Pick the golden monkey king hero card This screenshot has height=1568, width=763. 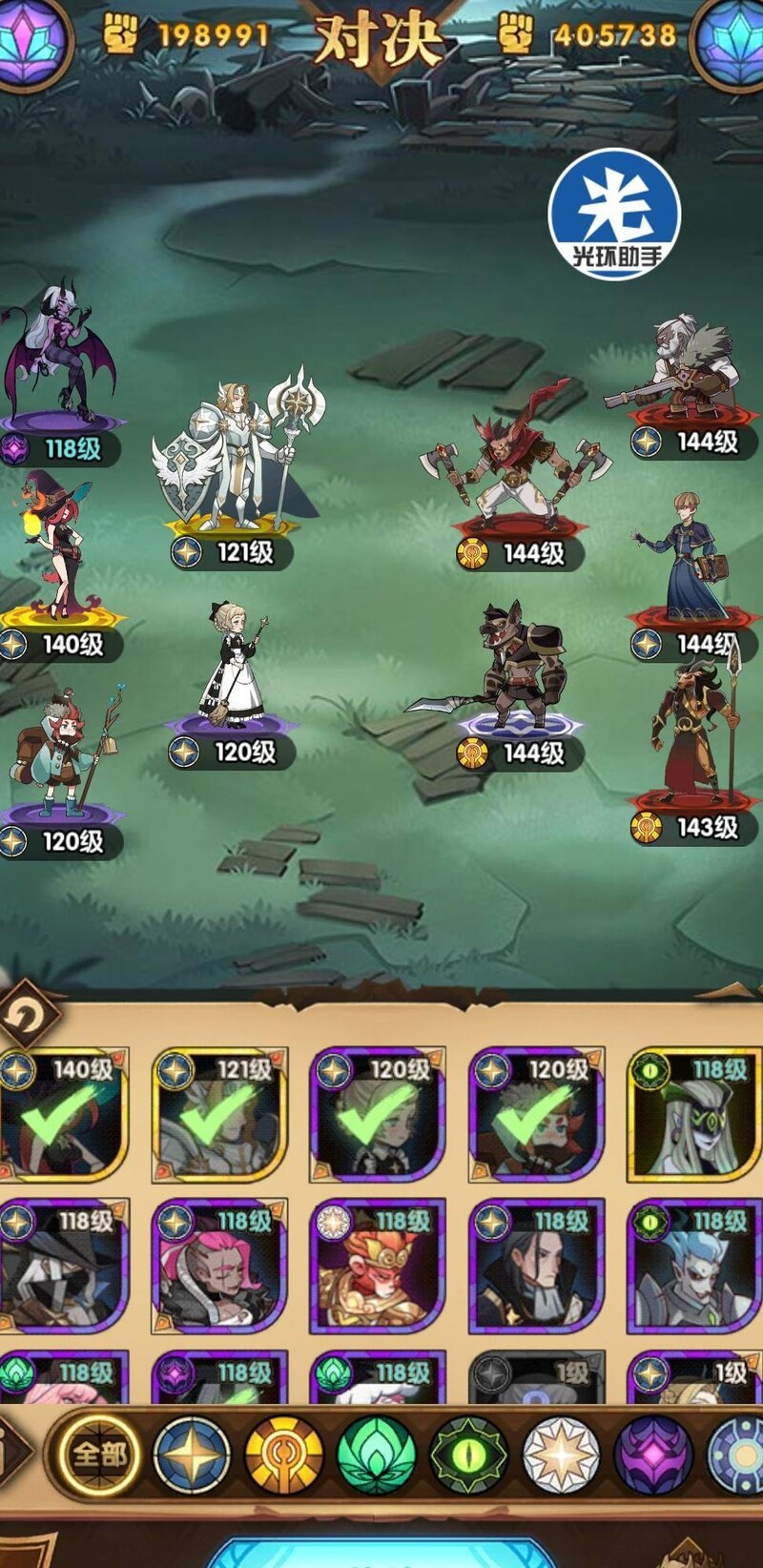378,1267
